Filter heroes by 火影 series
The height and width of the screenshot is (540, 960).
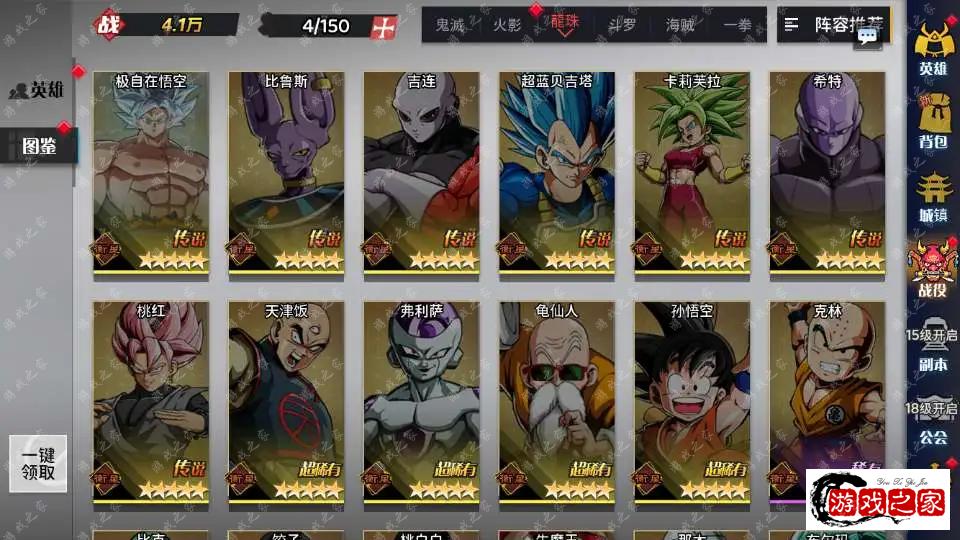point(508,25)
